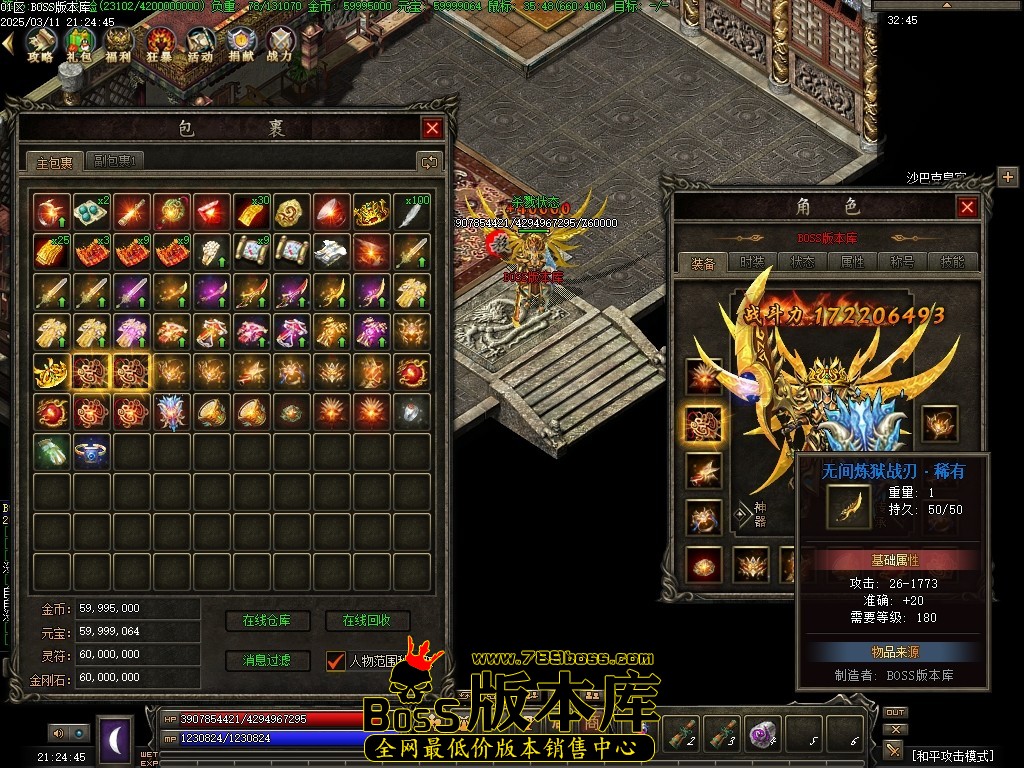Open the 攻略 guide icon

pos(40,42)
